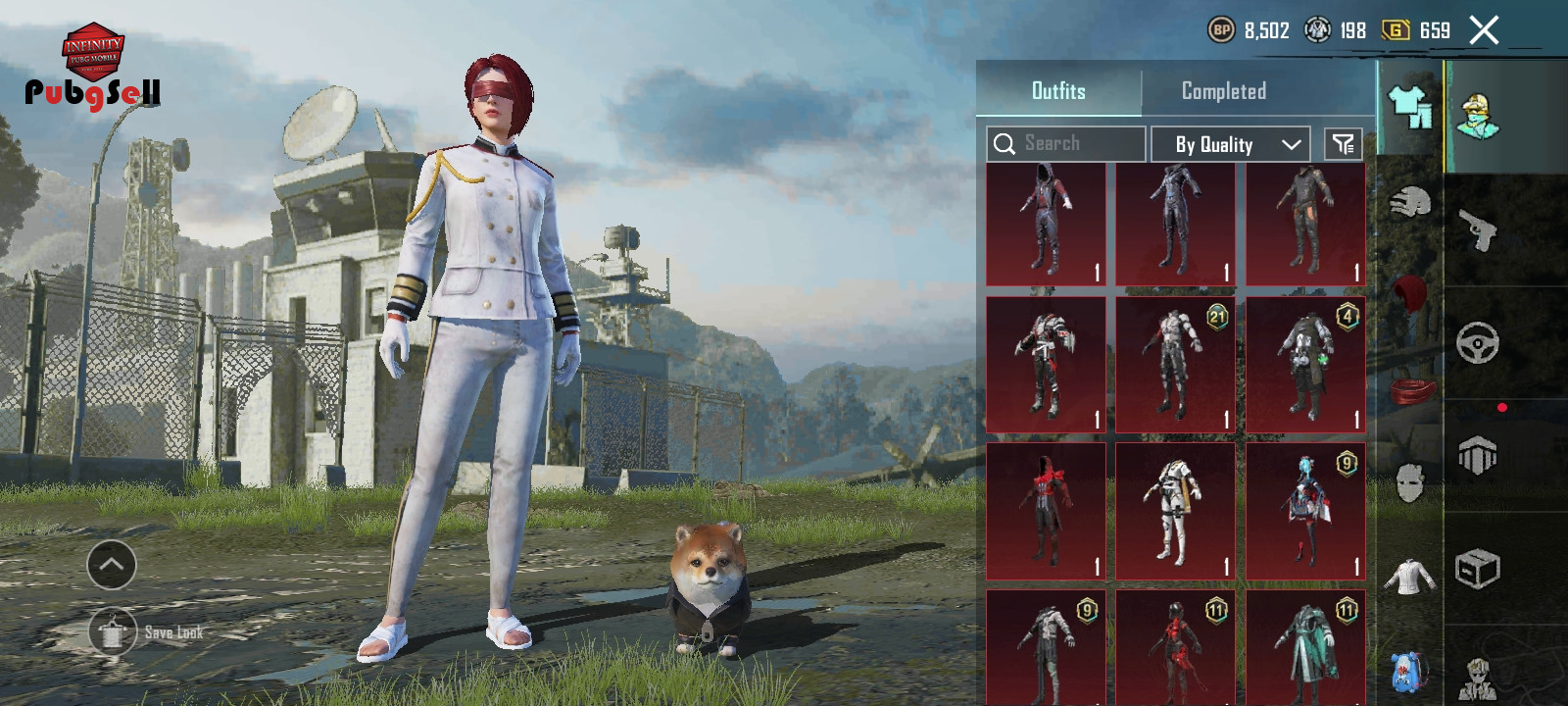Image resolution: width=1568 pixels, height=706 pixels.
Task: Expand the up-arrow panel button
Action: point(112,565)
